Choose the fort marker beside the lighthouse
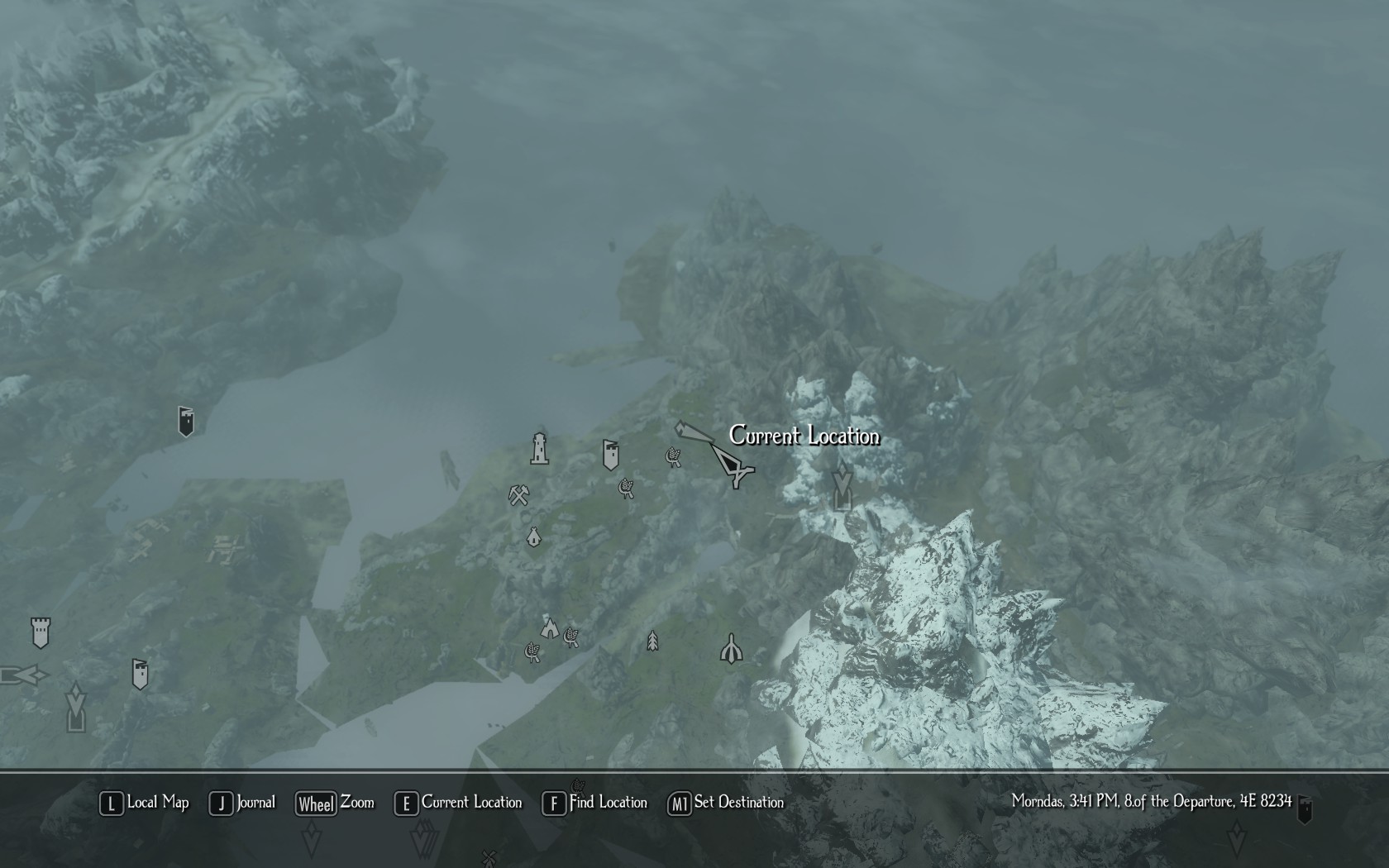The height and width of the screenshot is (868, 1389). [x=610, y=455]
